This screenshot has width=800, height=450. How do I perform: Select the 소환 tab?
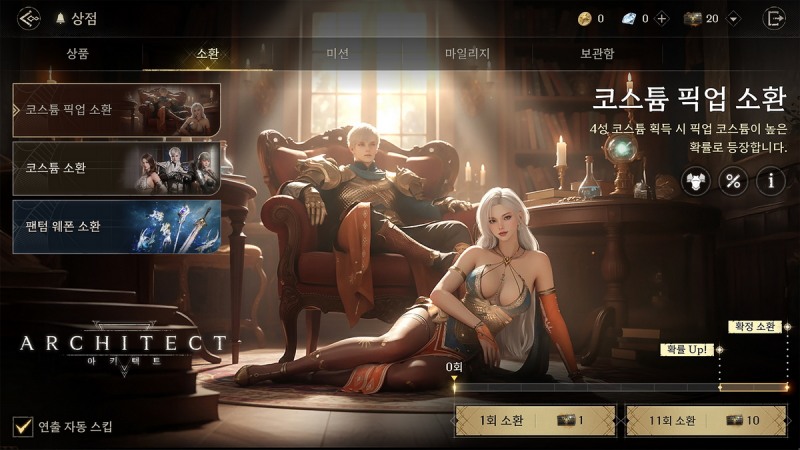coord(208,54)
